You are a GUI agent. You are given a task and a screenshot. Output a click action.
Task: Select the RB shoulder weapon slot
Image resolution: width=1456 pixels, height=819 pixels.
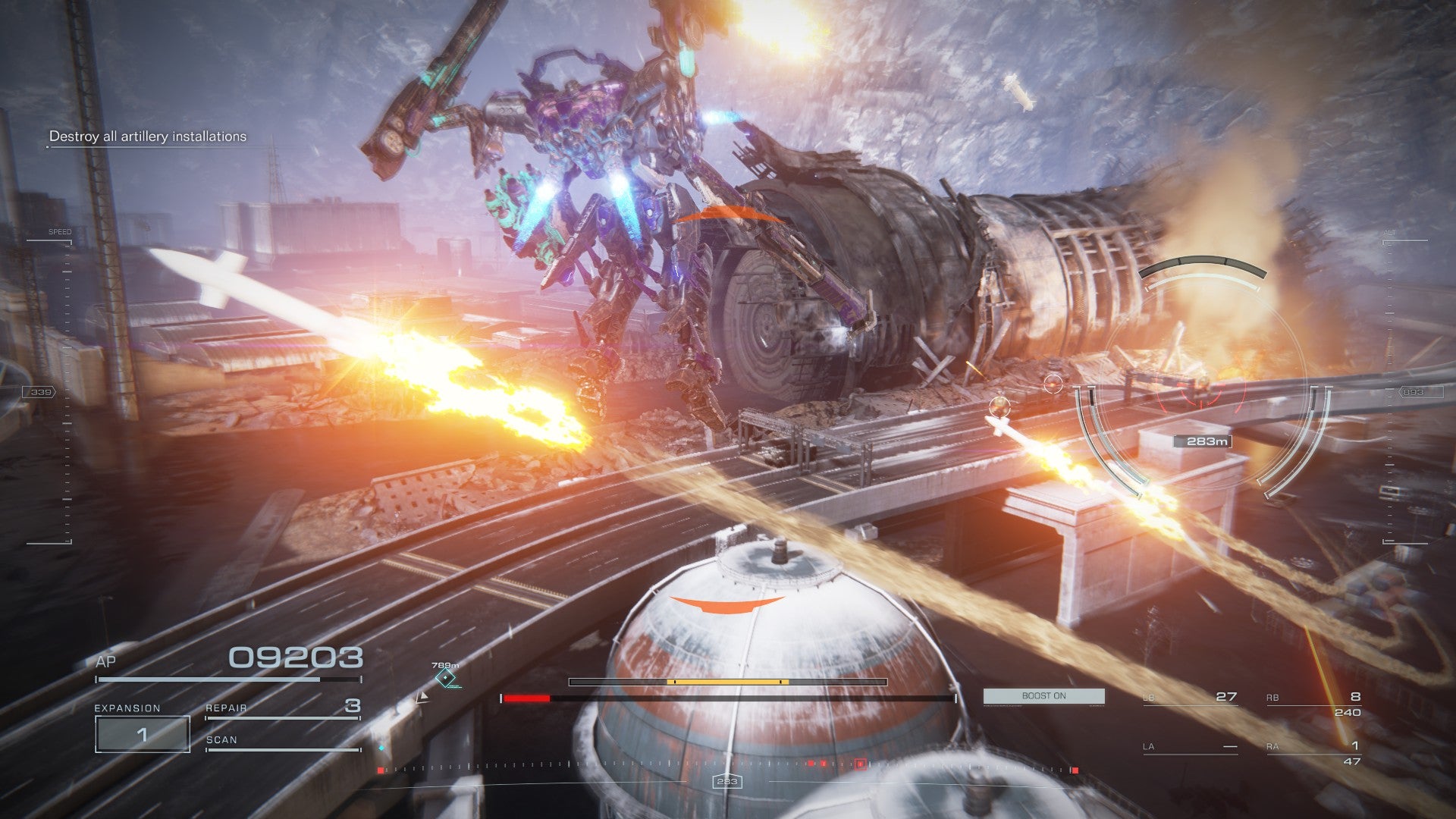[x=1313, y=698]
